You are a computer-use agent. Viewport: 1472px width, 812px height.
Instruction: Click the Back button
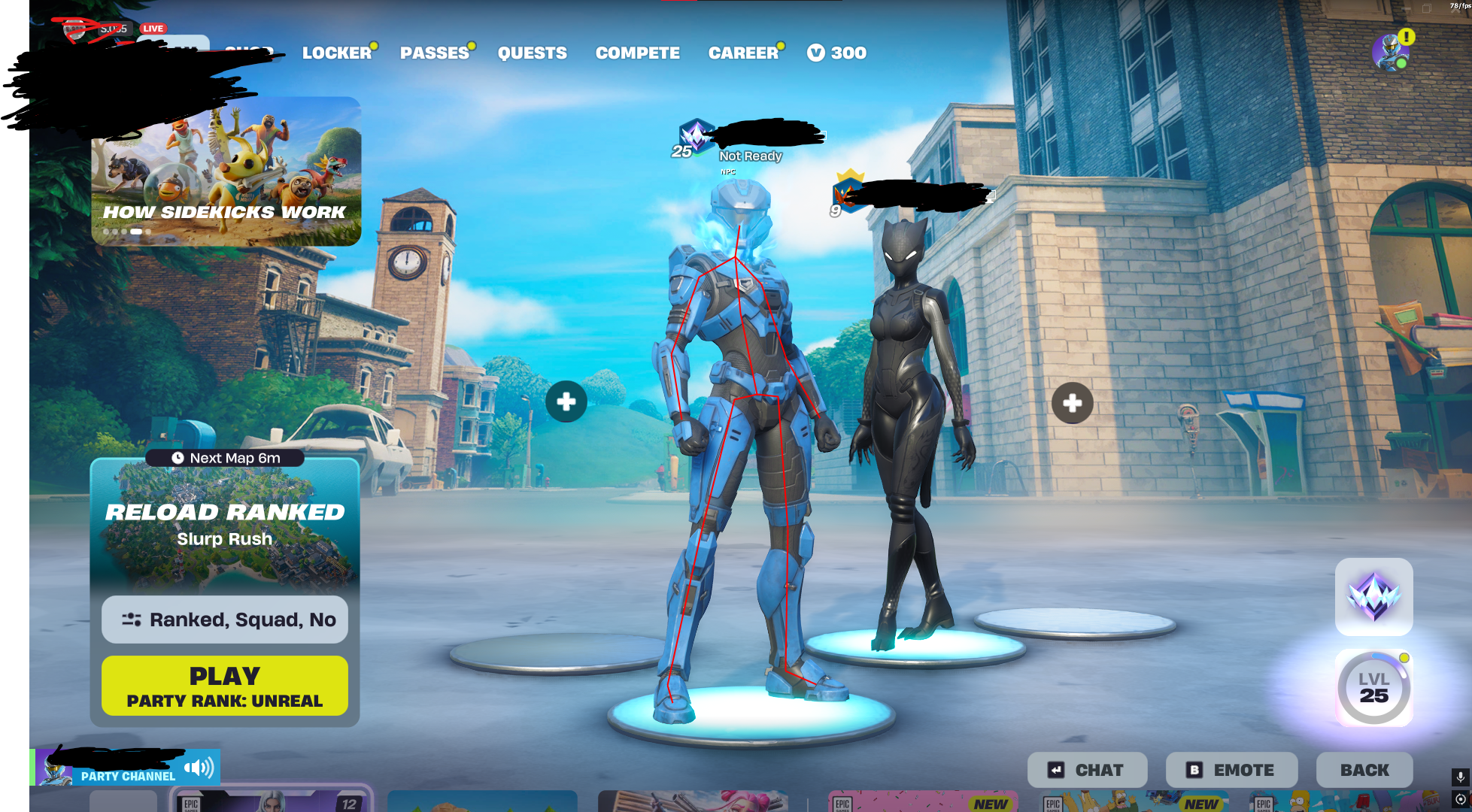point(1364,770)
